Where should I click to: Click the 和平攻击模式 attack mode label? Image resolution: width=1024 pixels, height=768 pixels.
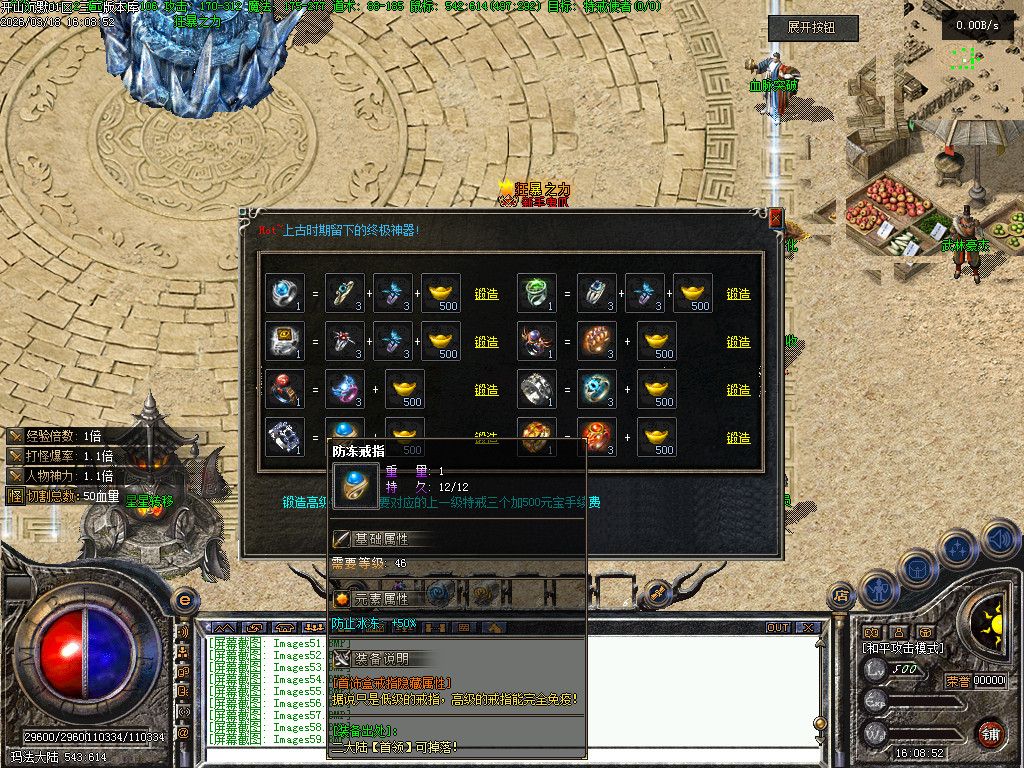click(x=902, y=648)
